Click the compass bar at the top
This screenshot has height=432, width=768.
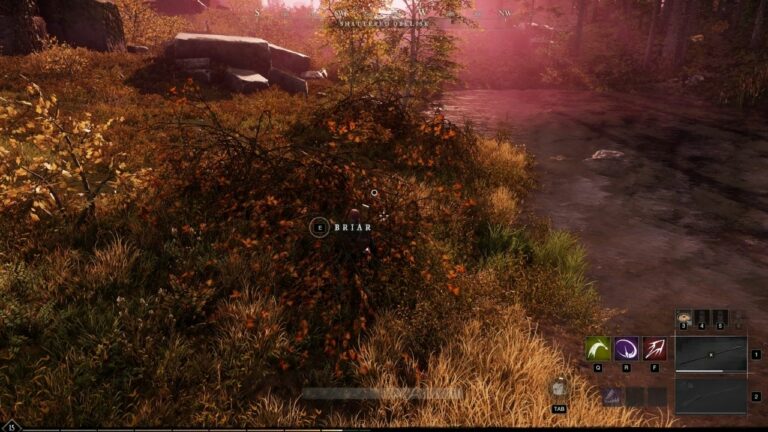[384, 13]
